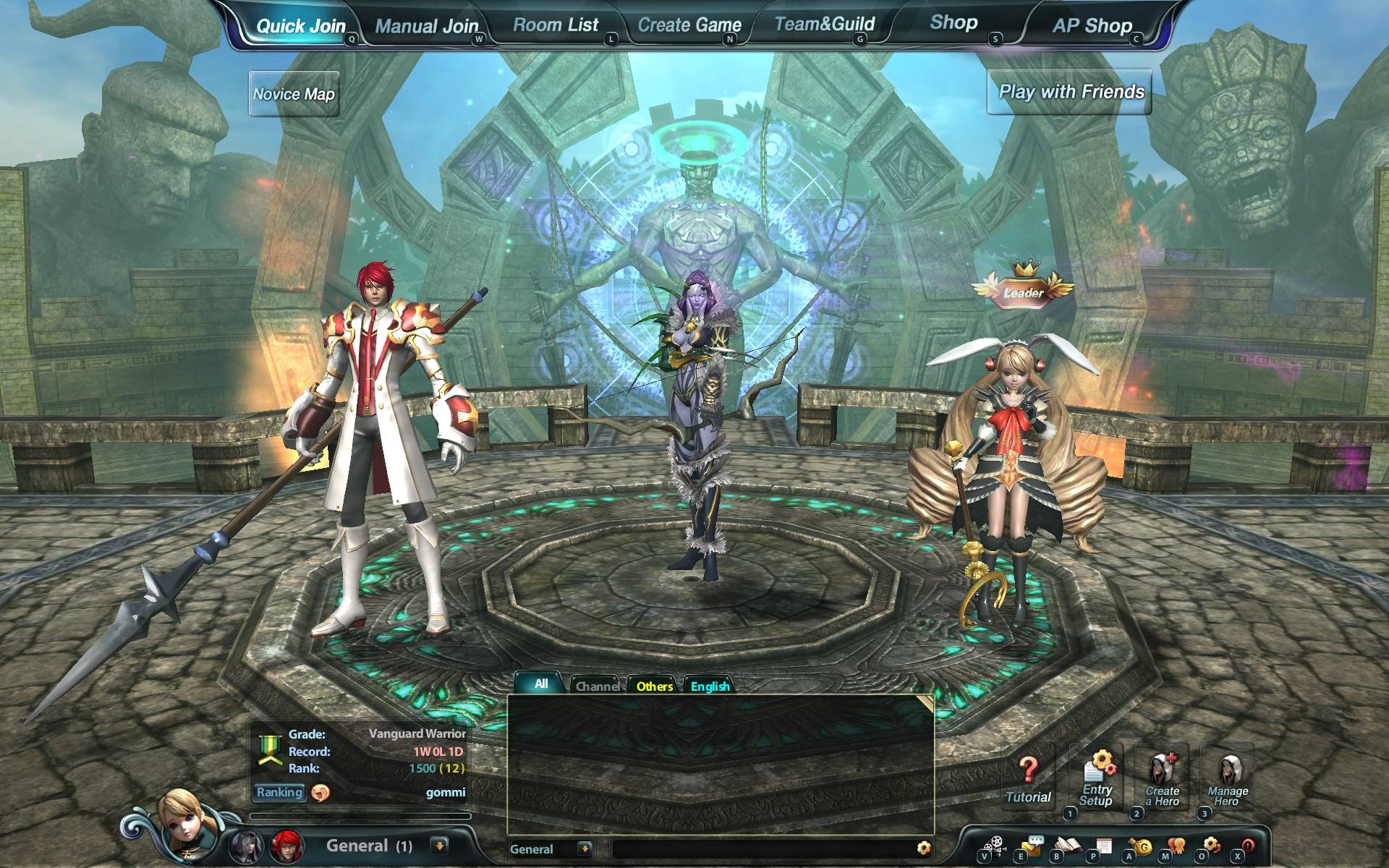This screenshot has width=1389, height=868.
Task: Switch chat to the Others tab
Action: click(x=654, y=686)
